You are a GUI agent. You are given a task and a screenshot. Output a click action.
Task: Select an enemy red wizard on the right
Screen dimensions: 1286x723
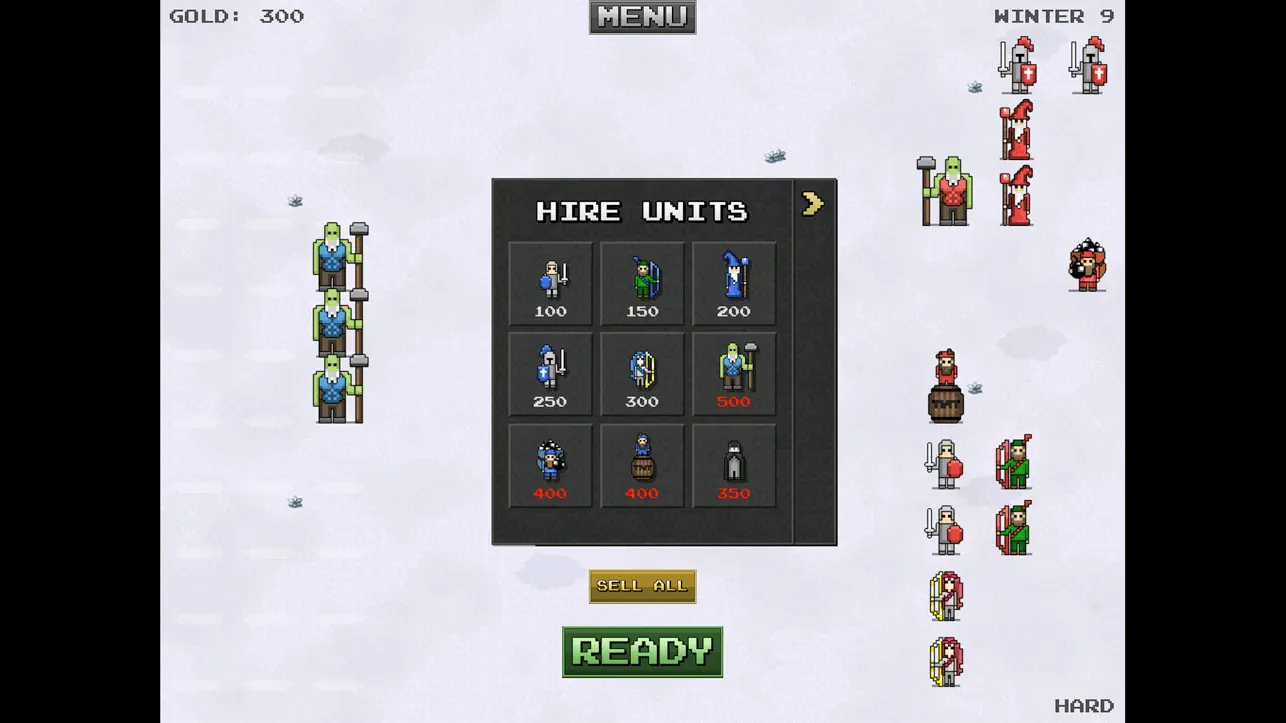click(1016, 130)
